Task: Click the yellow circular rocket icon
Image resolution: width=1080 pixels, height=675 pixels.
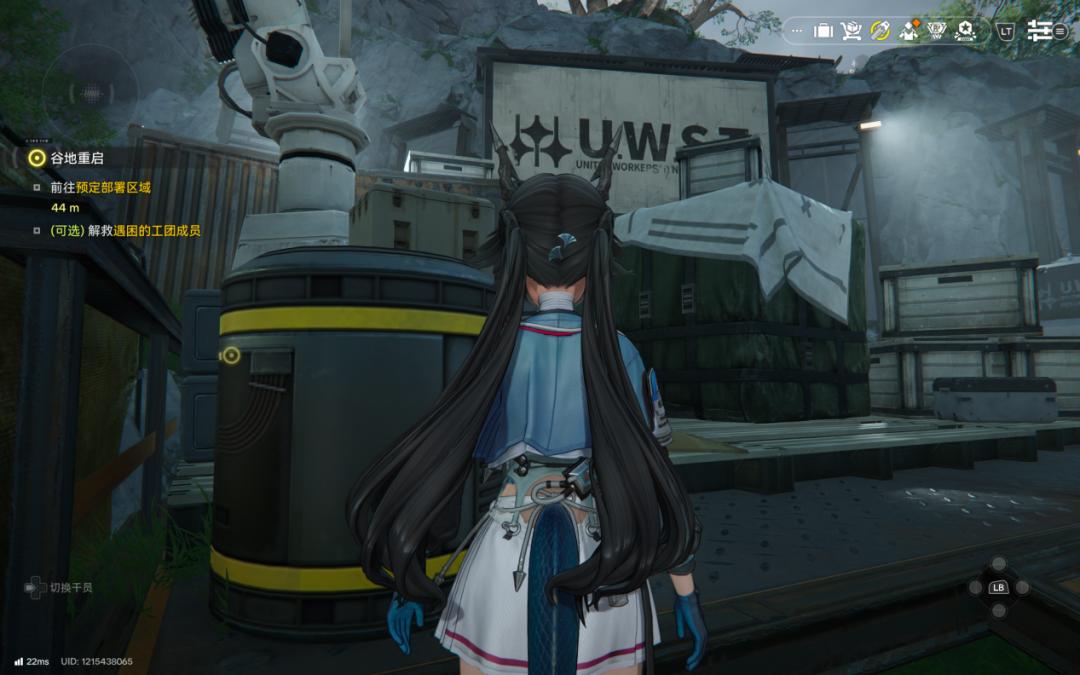Action: coord(880,31)
